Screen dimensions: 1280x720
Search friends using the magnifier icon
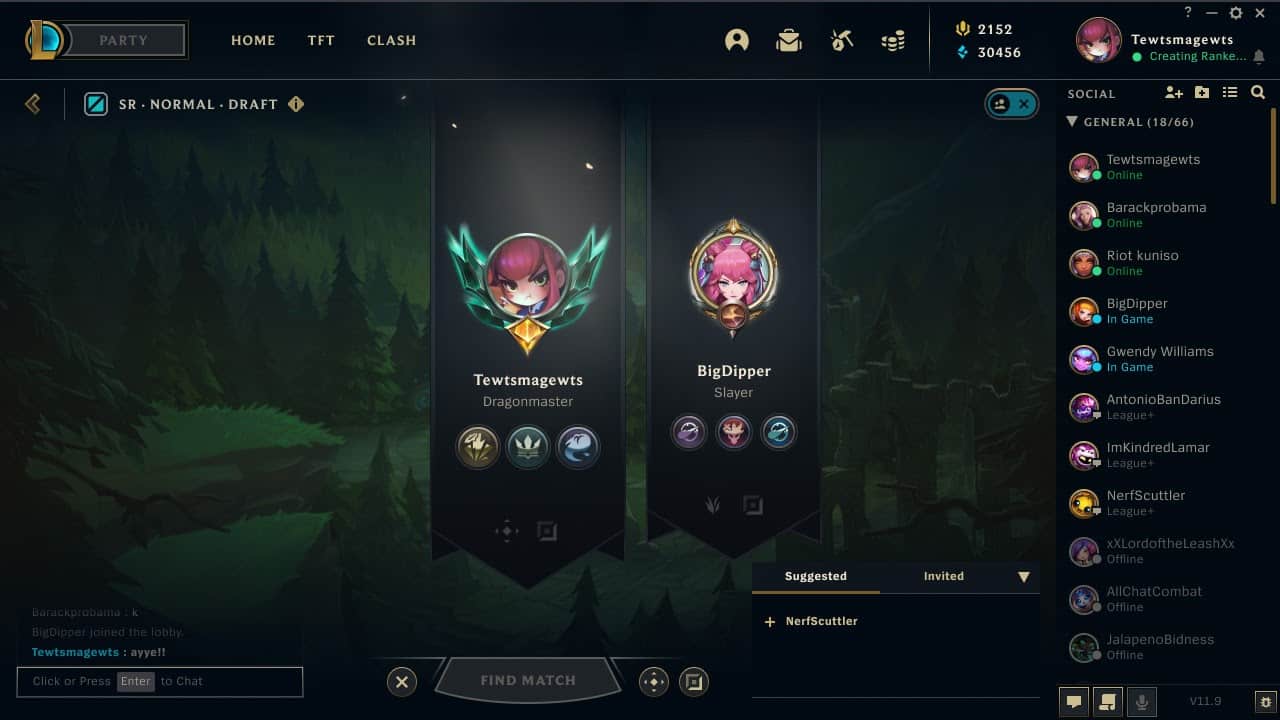click(x=1257, y=92)
